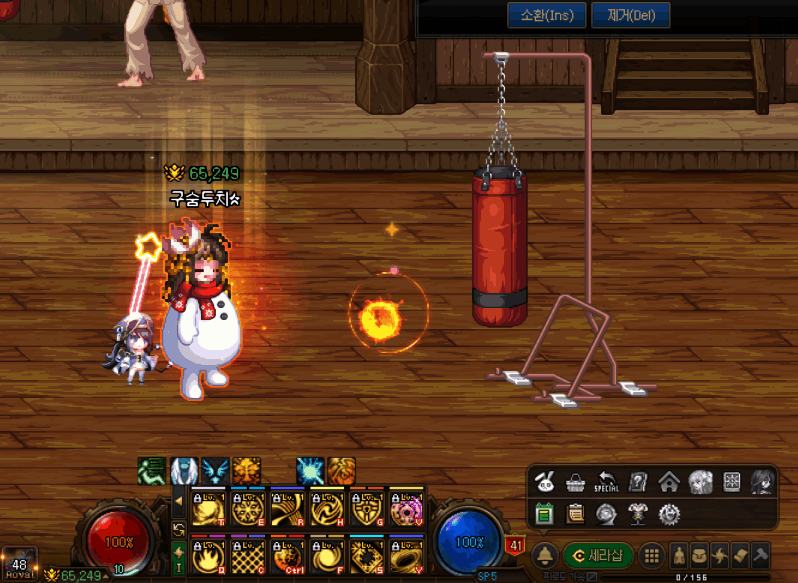
Task: Open the gear settings icon
Action: point(669,514)
